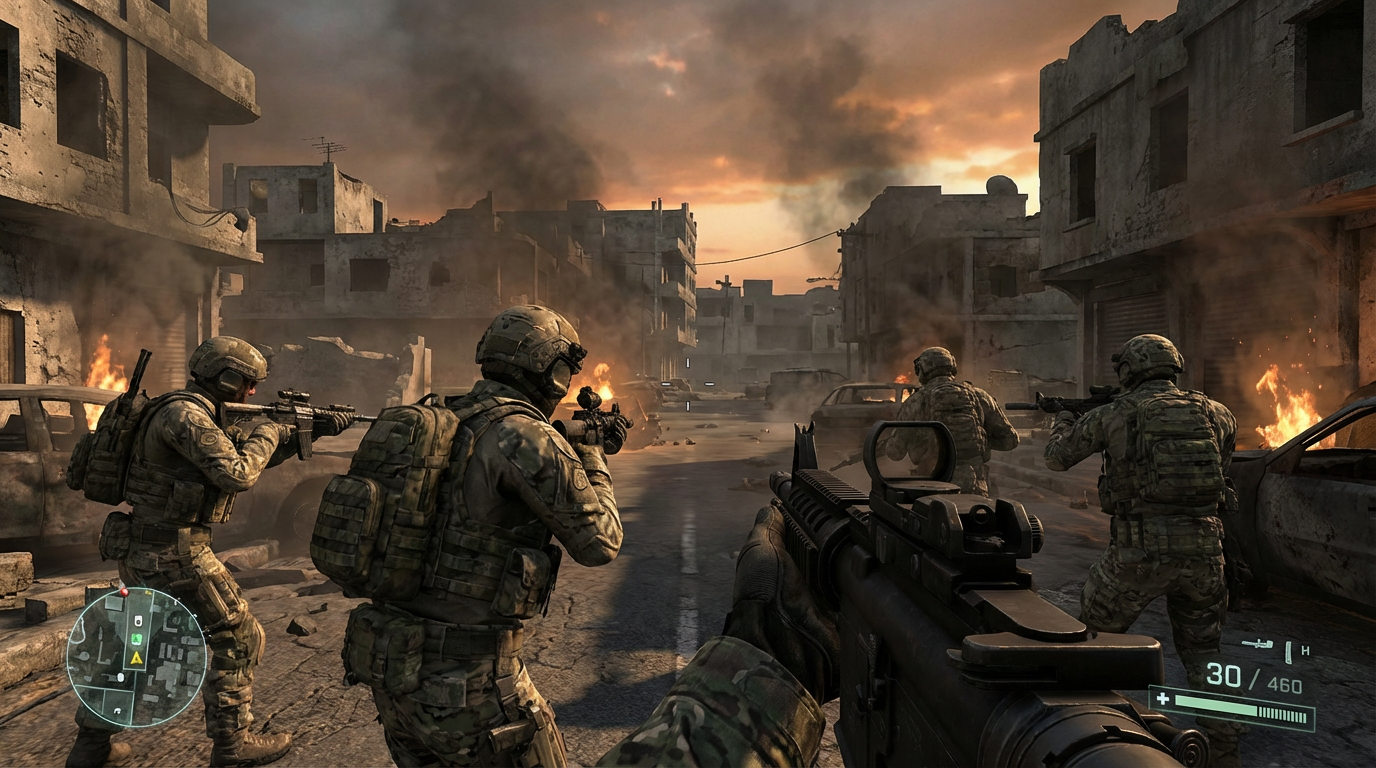Screen dimensions: 1376x768
Task: Click the green objective flag on the minimap
Action: pos(137,638)
